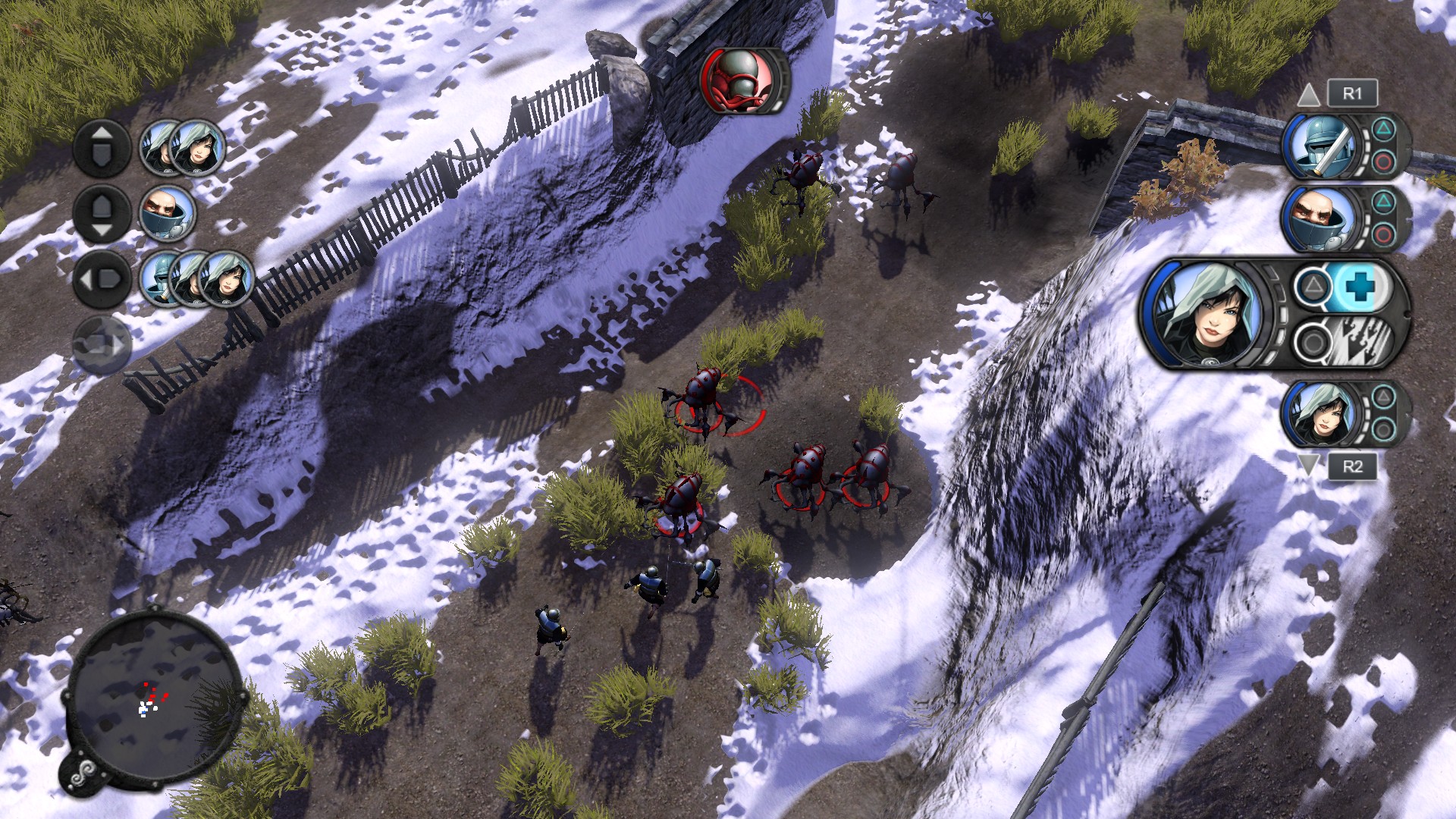
Task: Activate the blue cross heal ability
Action: [x=1360, y=287]
